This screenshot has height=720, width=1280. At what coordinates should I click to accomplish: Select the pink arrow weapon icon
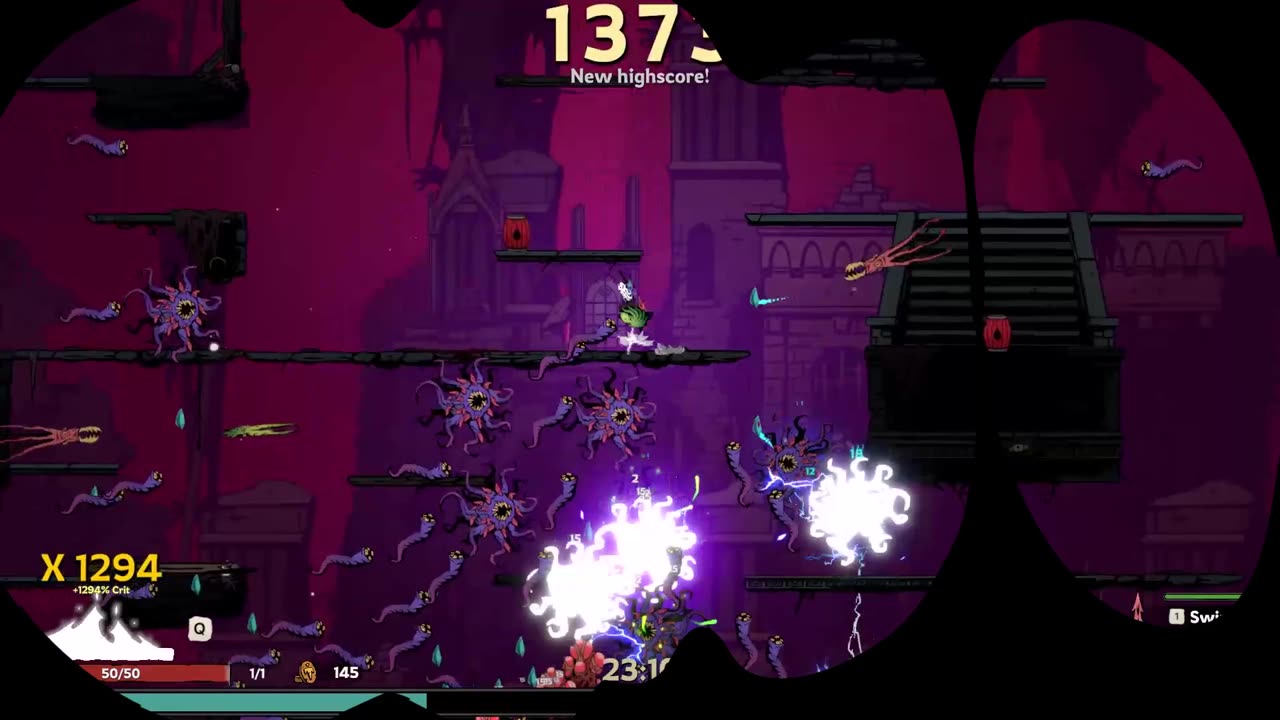click(x=1137, y=606)
